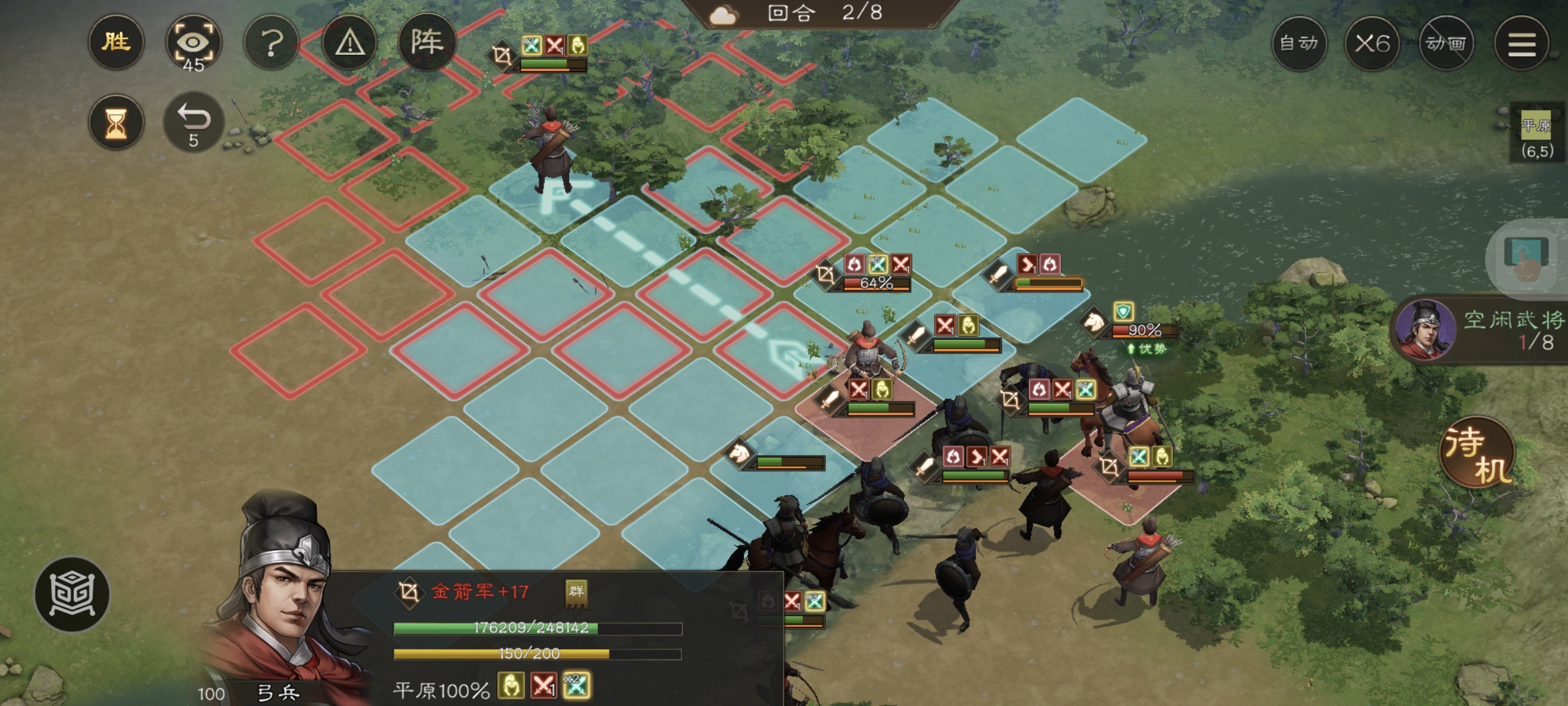Open the maze-pattern square icon button

coord(72,594)
